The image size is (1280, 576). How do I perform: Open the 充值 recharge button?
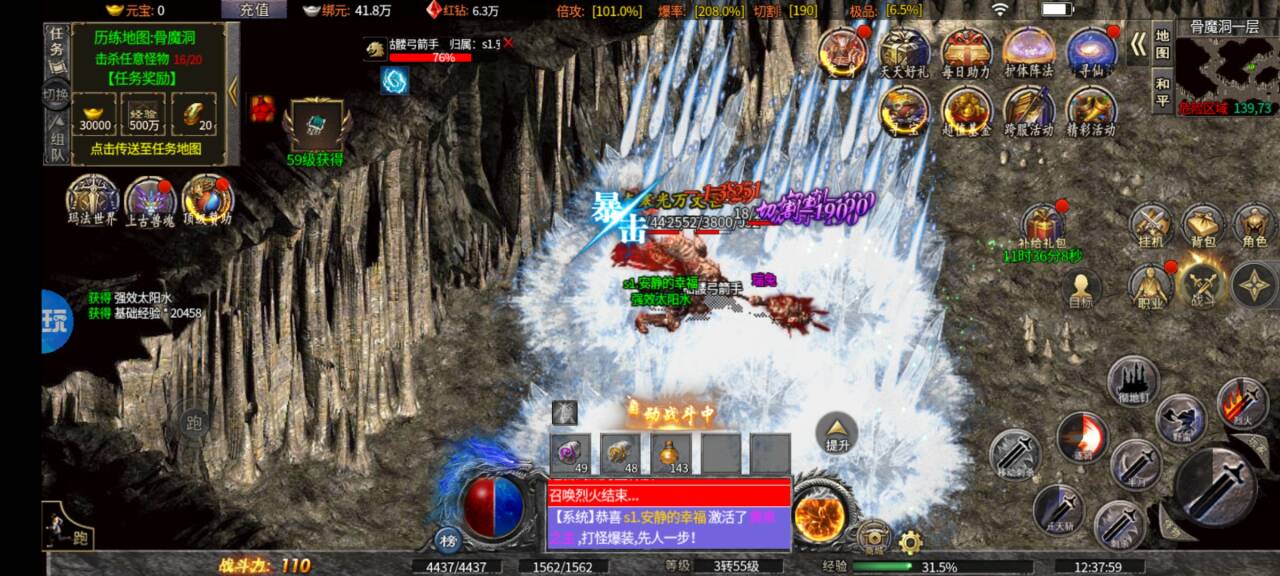coord(254,10)
